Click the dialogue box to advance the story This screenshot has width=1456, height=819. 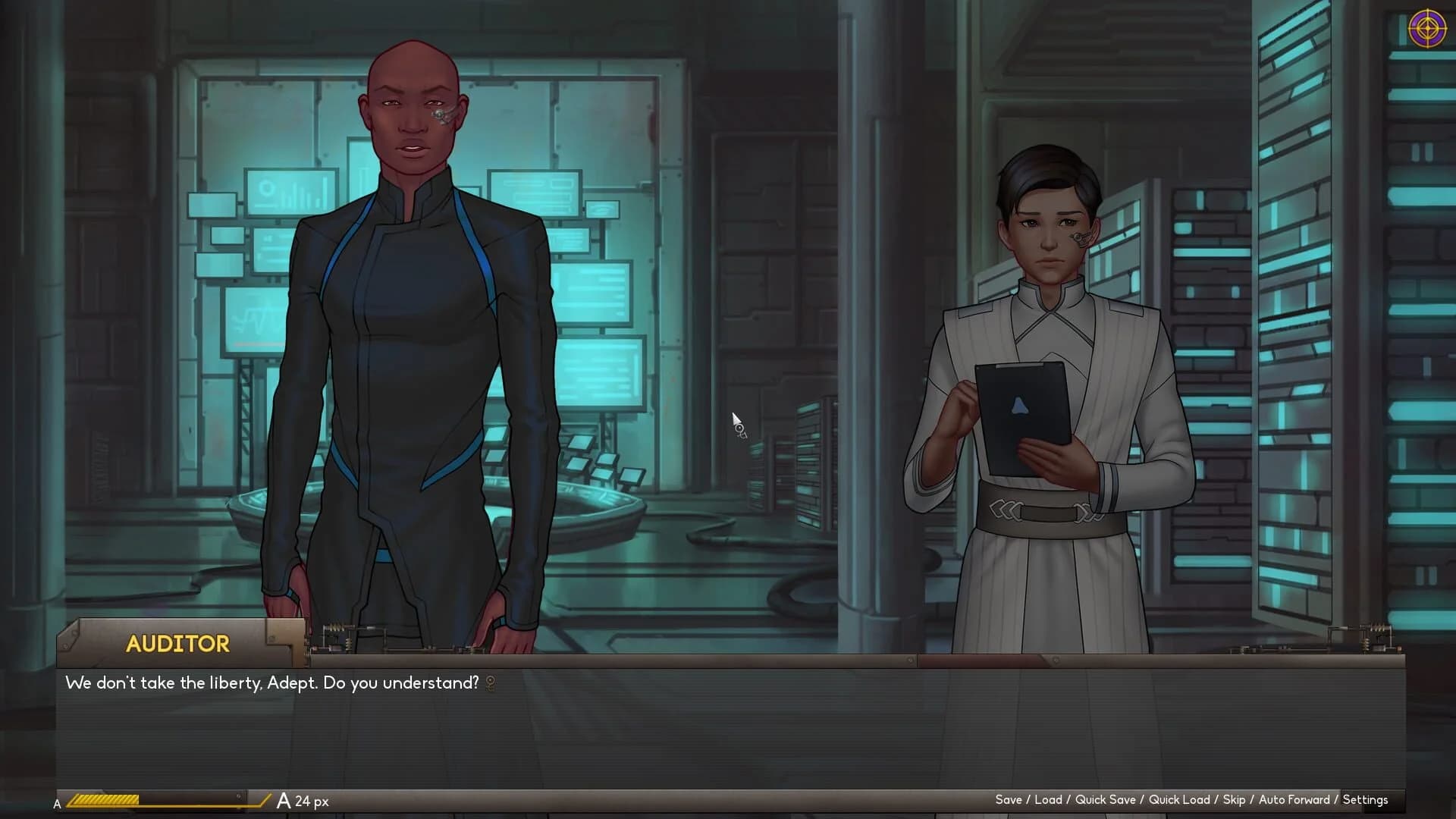pyautogui.click(x=728, y=720)
